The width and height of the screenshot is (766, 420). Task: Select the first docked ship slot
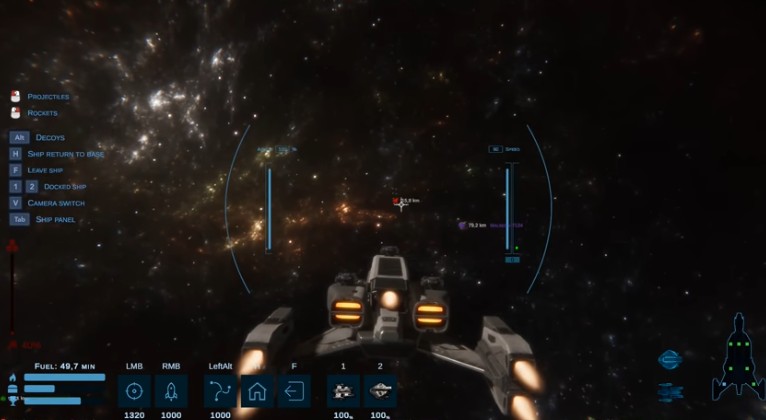[343, 390]
